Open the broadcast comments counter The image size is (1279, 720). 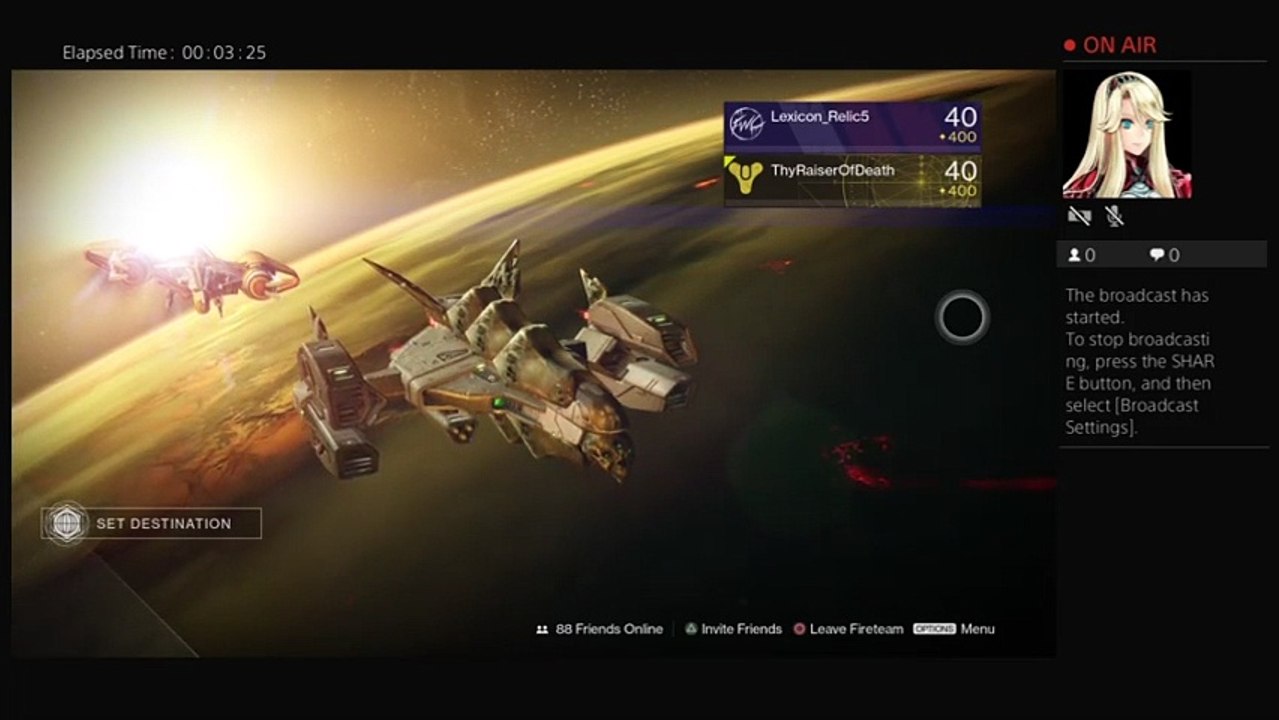1164,255
